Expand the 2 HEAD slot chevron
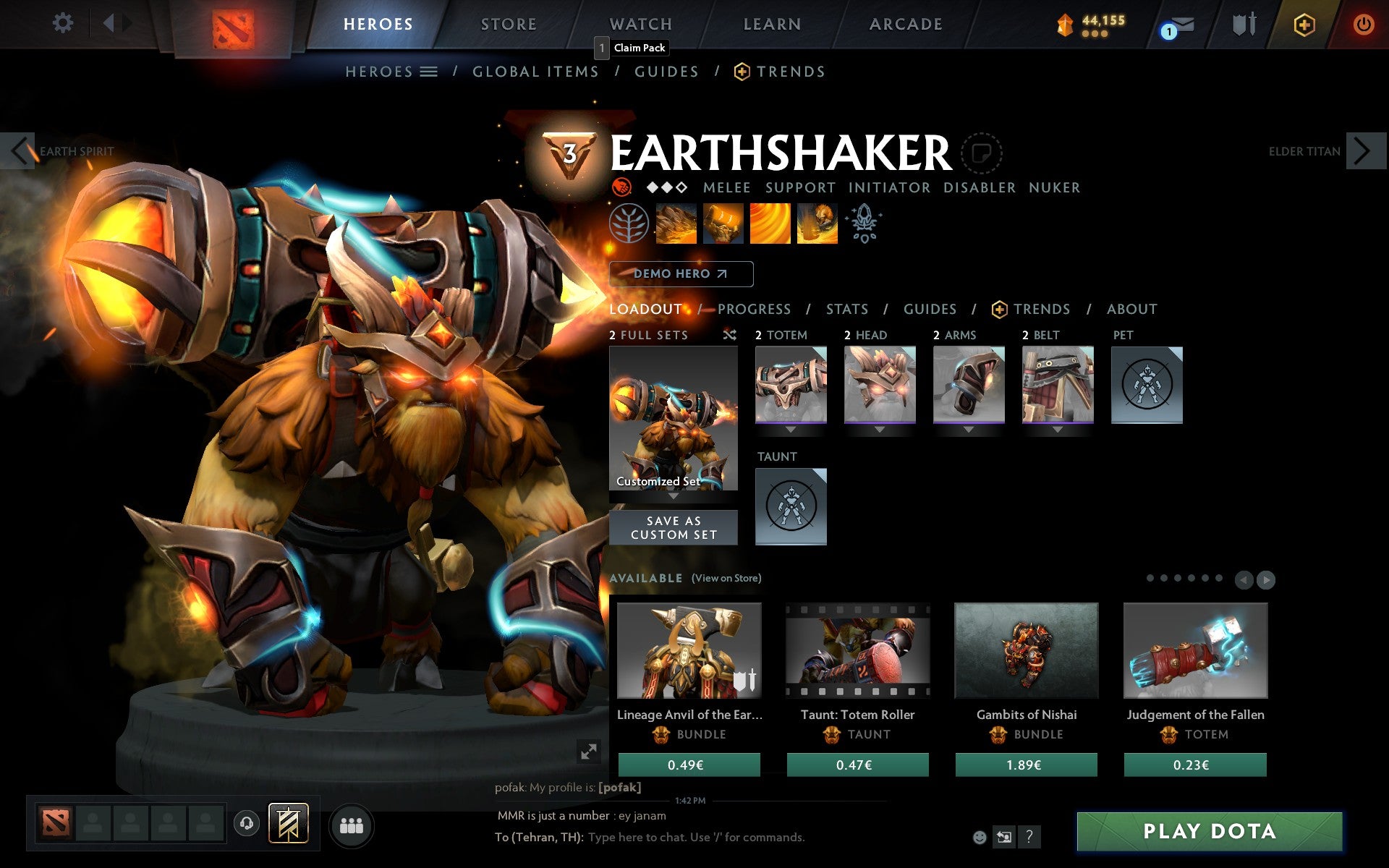 879,429
